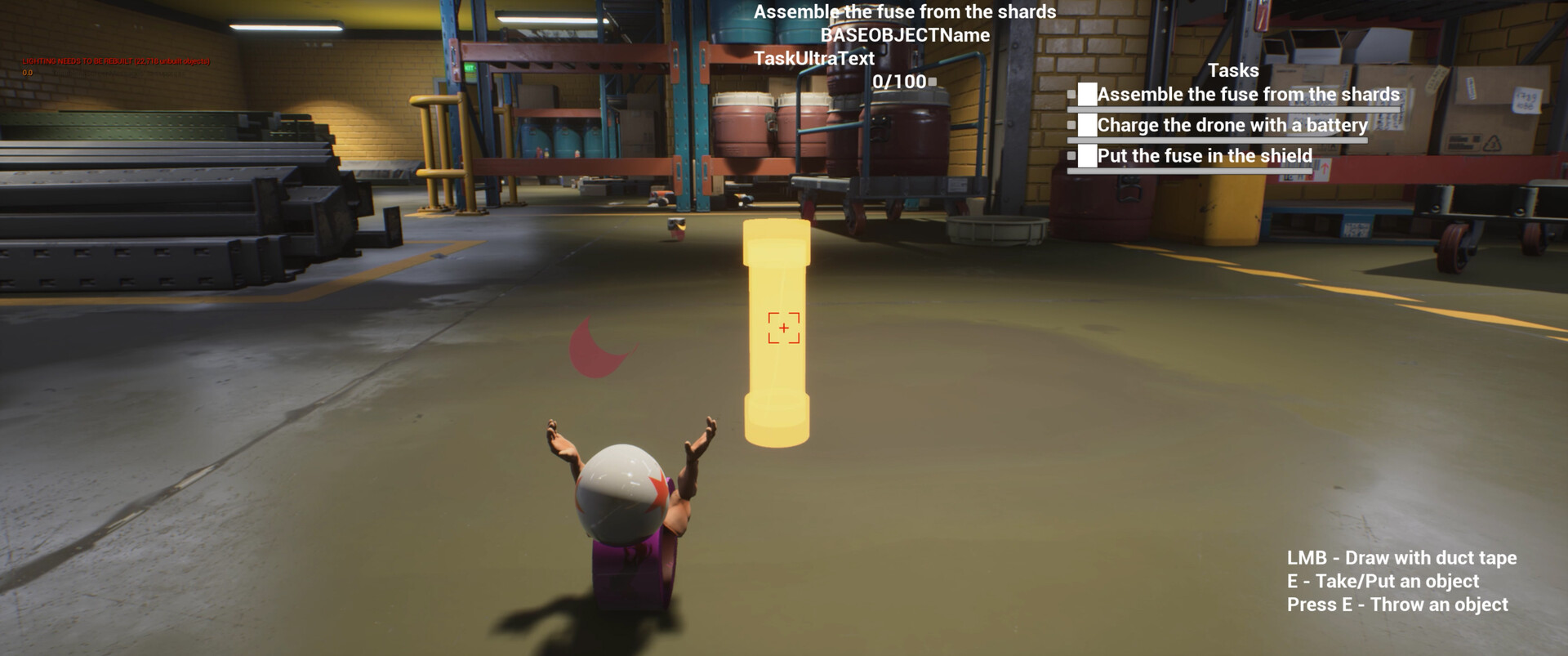This screenshot has height=656, width=1568.
Task: Click the crosshair reticle on the fuse
Action: (783, 327)
